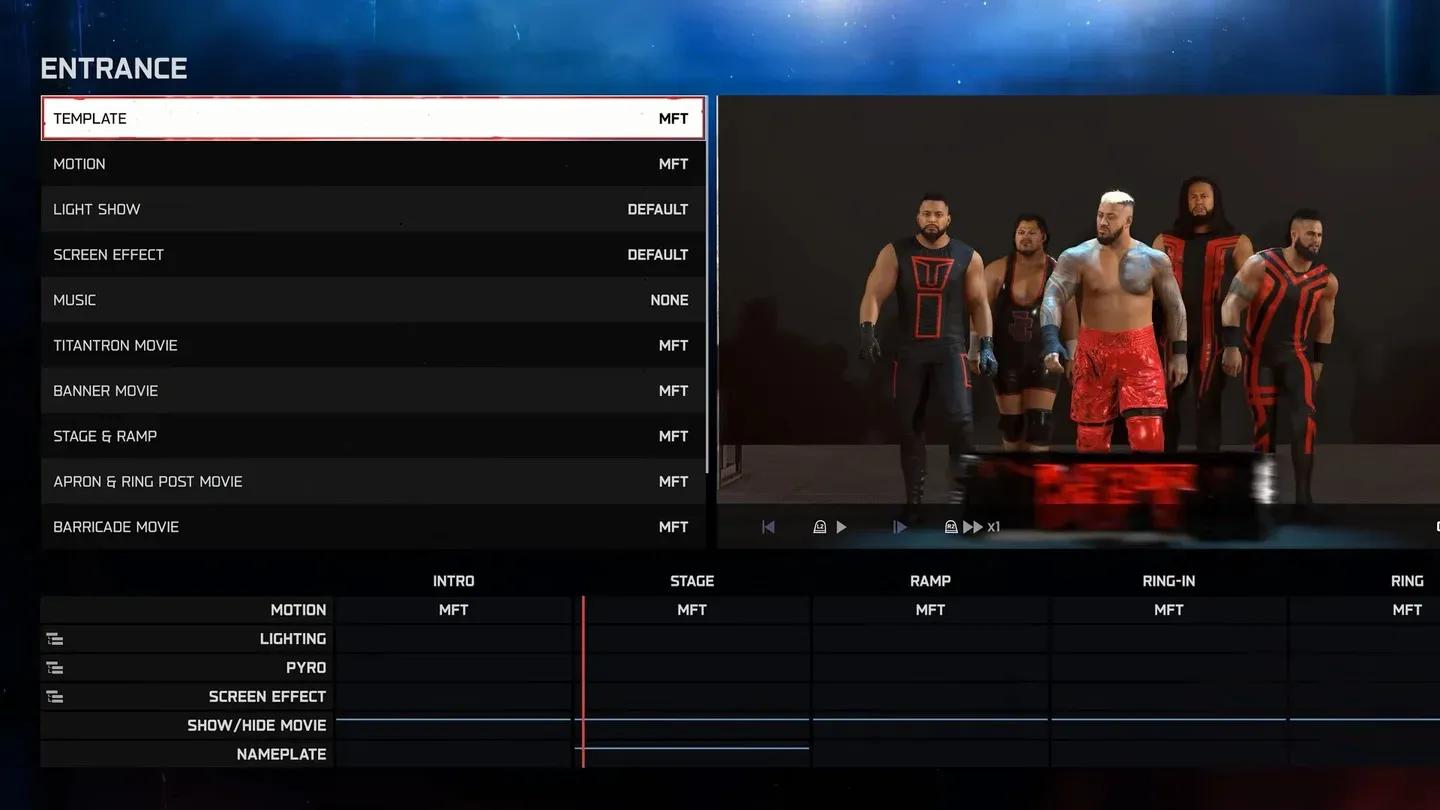
Task: Click the tree icon beside SCREEN EFFECT track
Action: [x=54, y=696]
